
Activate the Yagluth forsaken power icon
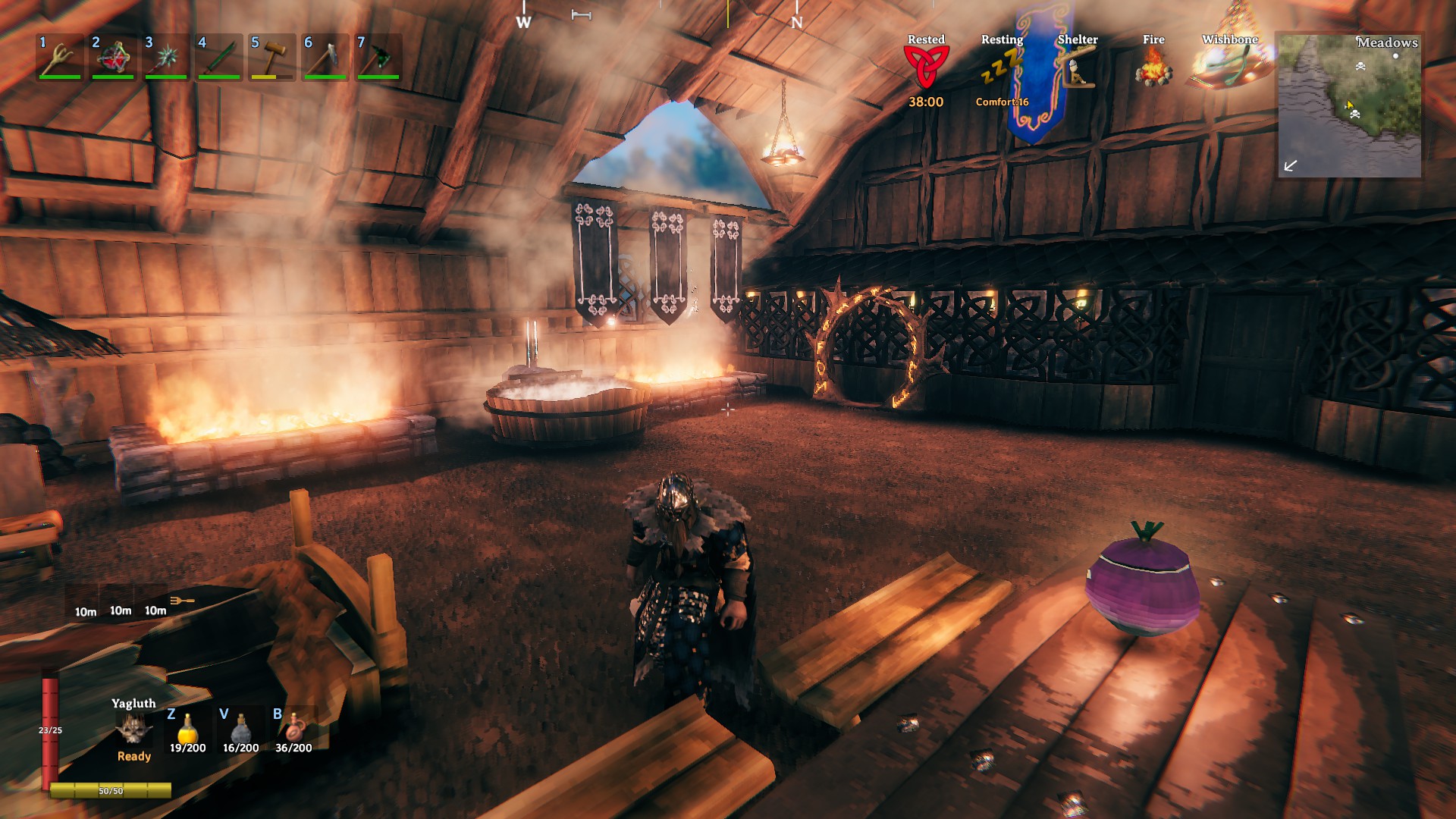pos(133,730)
